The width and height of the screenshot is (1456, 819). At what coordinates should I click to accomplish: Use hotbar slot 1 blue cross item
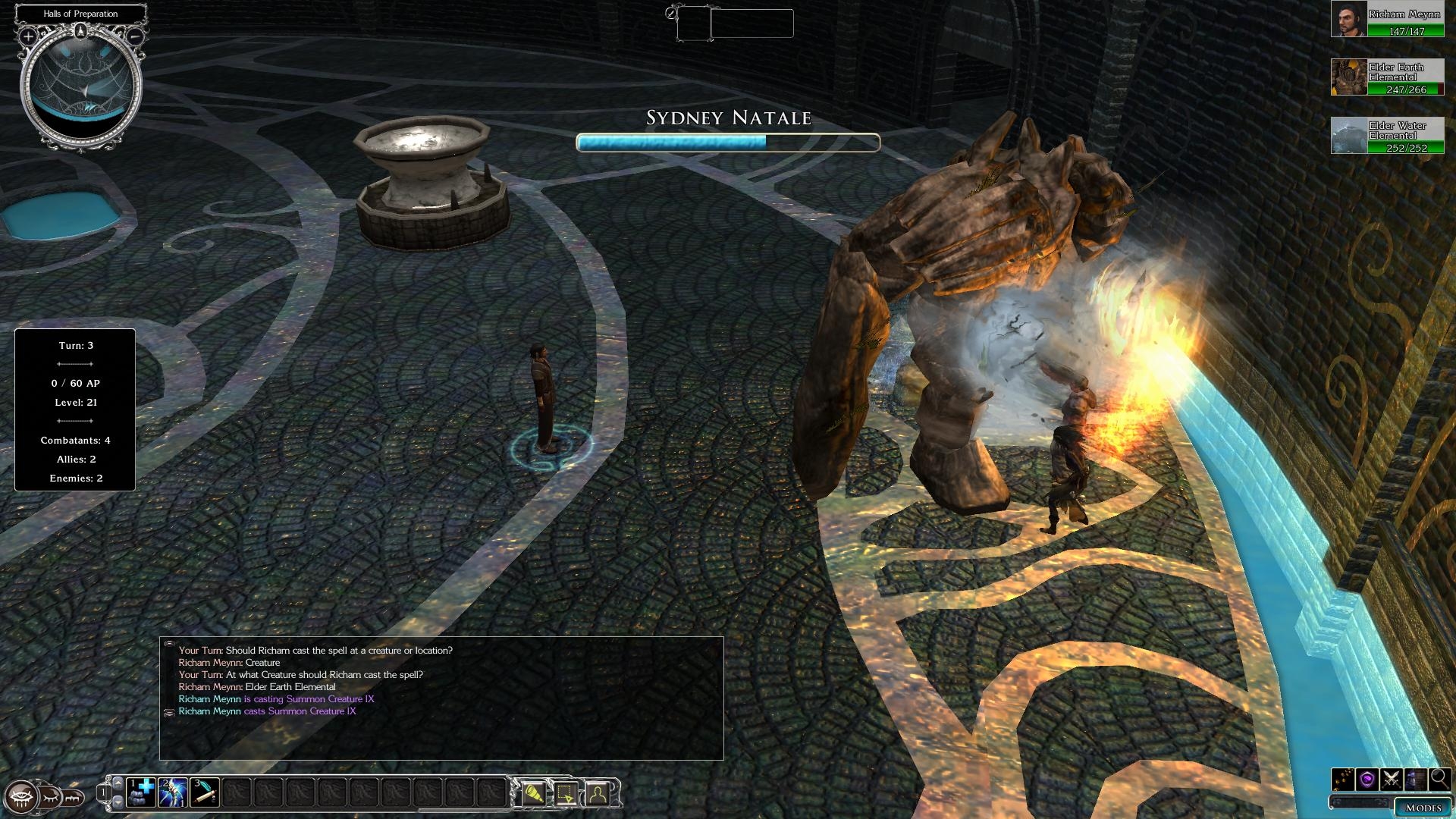coord(141,792)
